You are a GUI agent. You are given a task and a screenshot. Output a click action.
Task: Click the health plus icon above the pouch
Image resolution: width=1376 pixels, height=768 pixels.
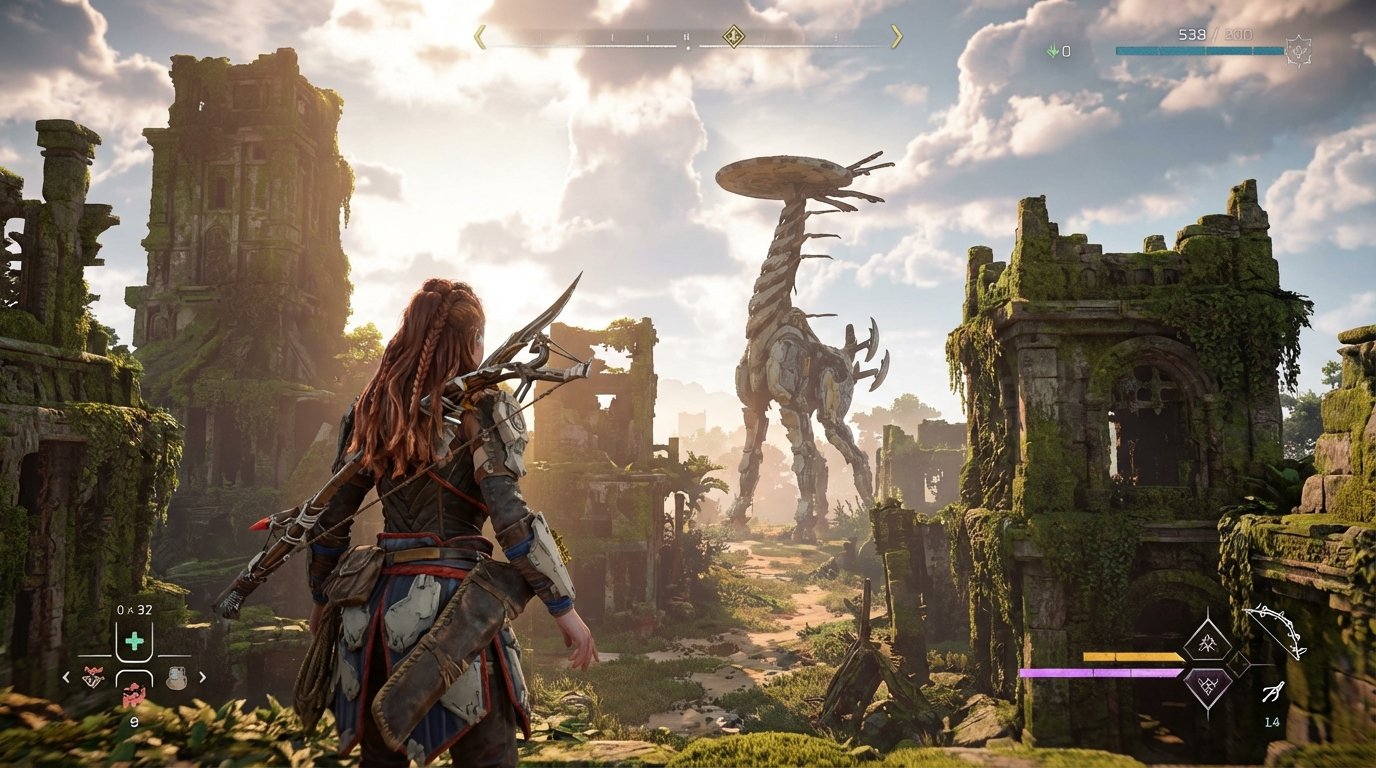[134, 640]
